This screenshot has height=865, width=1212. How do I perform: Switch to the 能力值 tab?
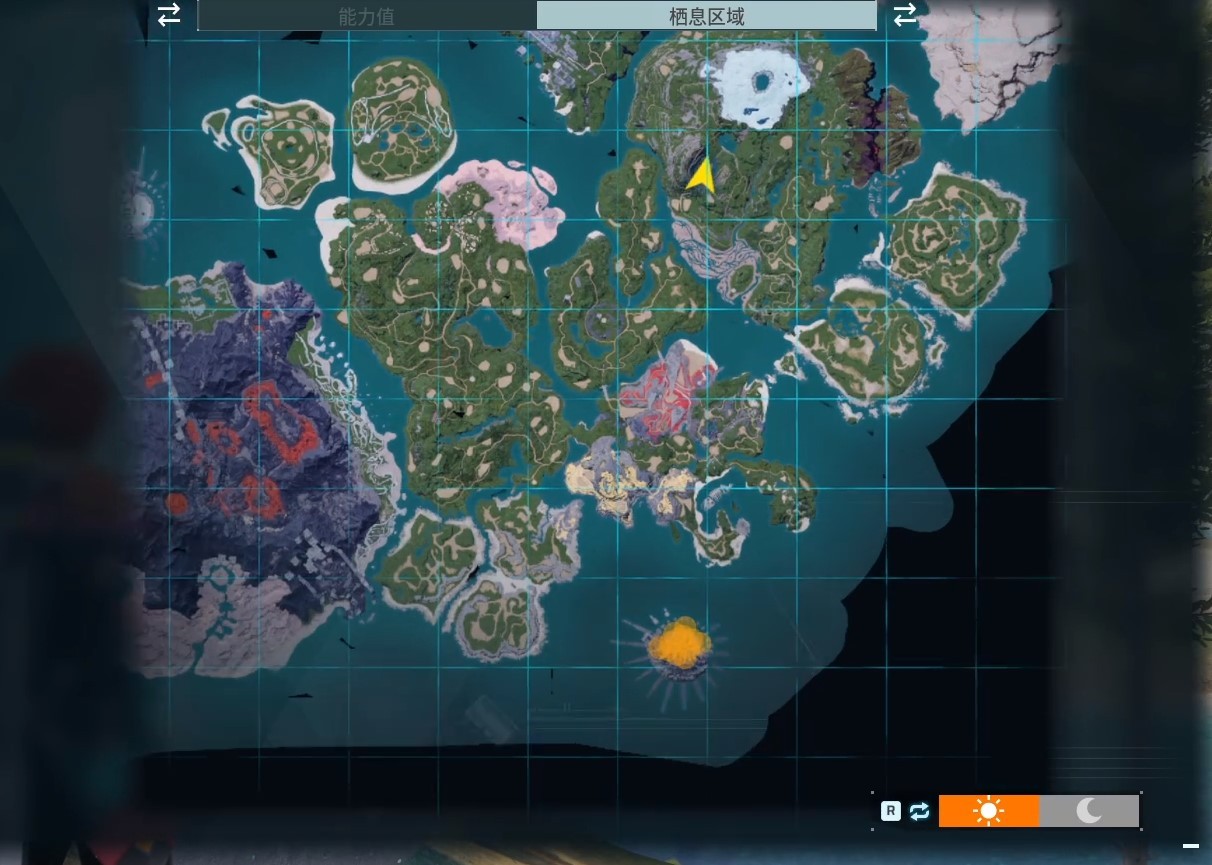point(367,16)
